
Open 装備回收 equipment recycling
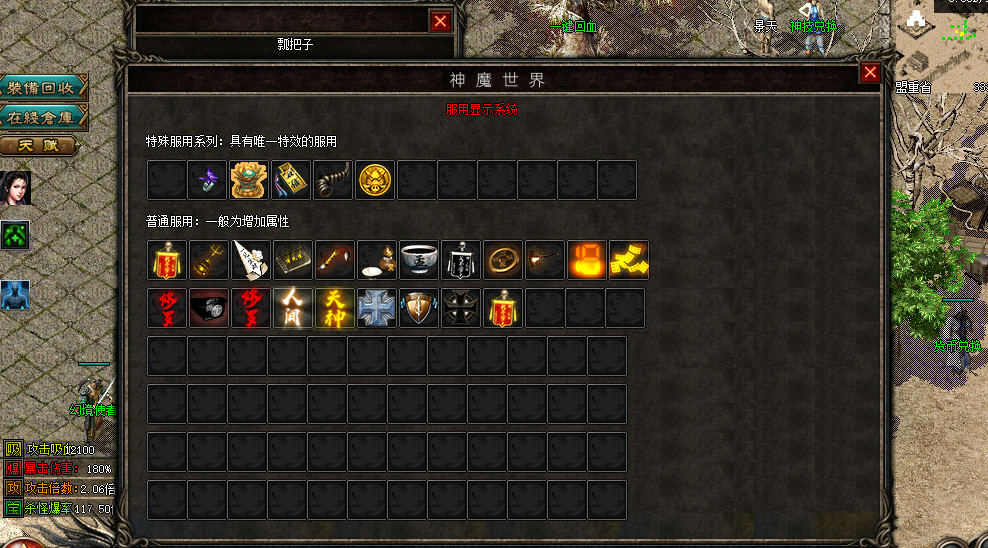point(42,88)
